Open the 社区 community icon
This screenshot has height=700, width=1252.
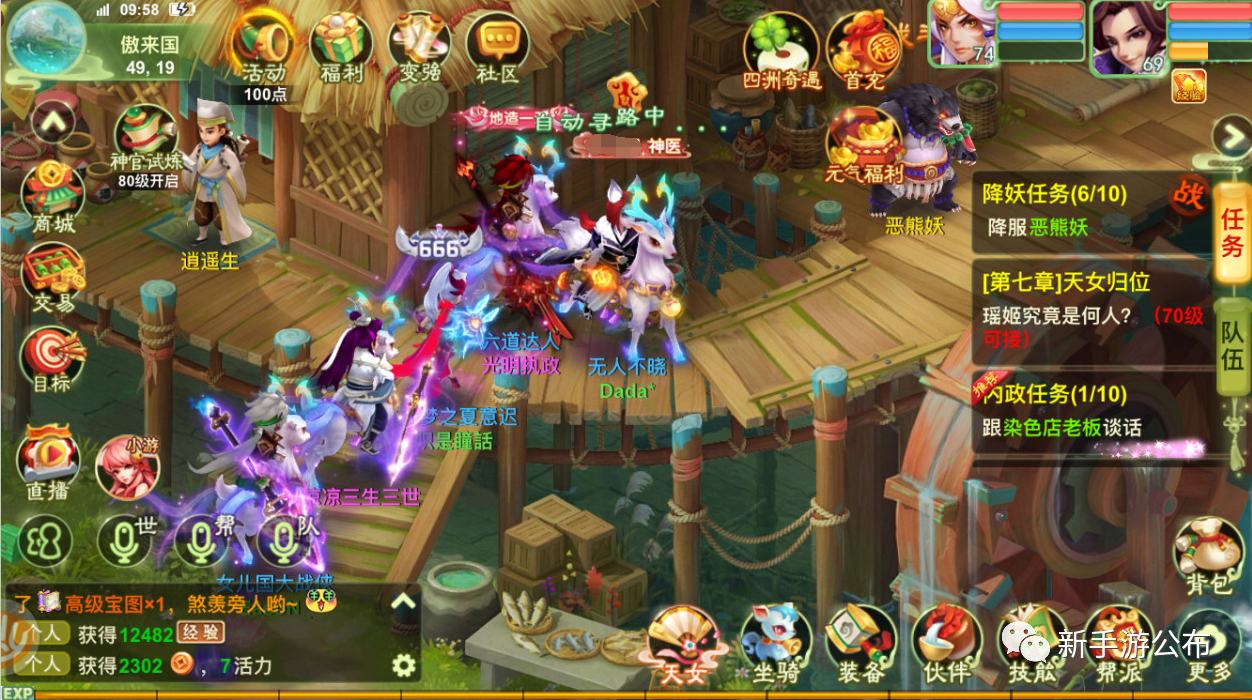click(x=498, y=46)
